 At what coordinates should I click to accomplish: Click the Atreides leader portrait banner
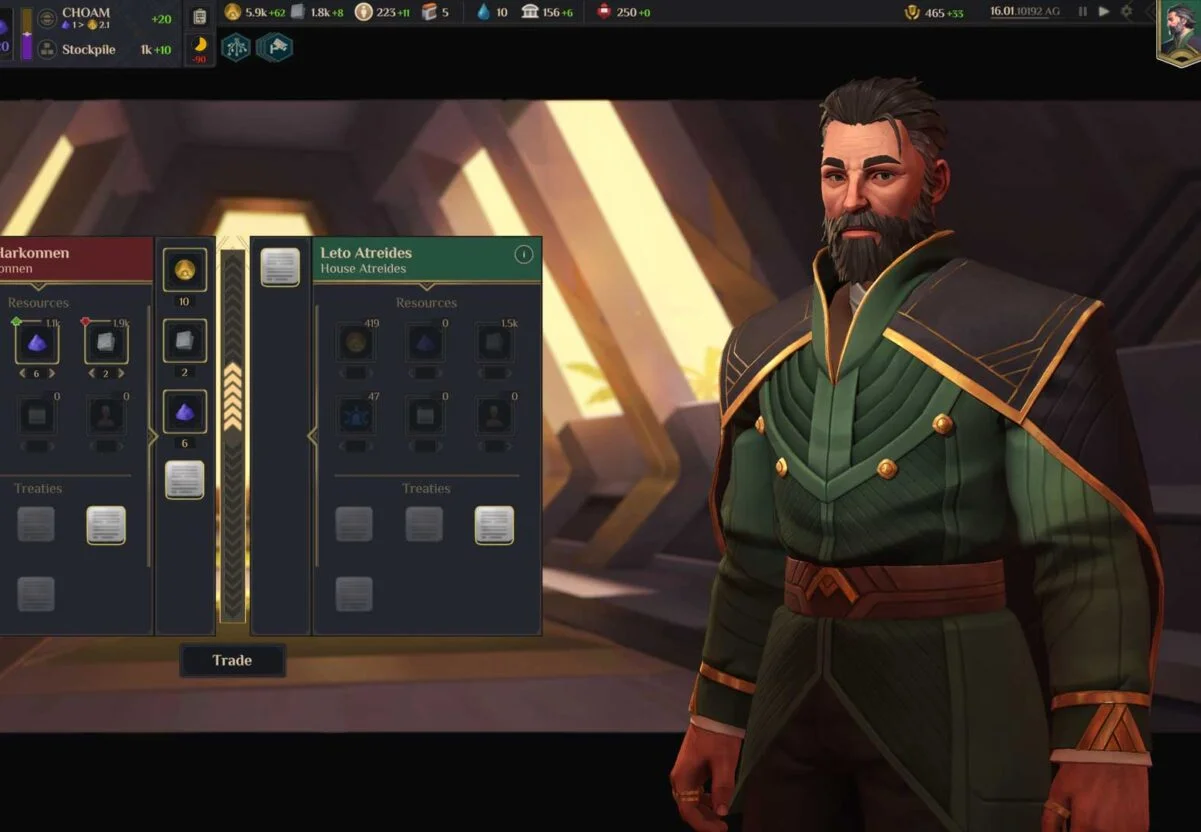(x=1178, y=32)
